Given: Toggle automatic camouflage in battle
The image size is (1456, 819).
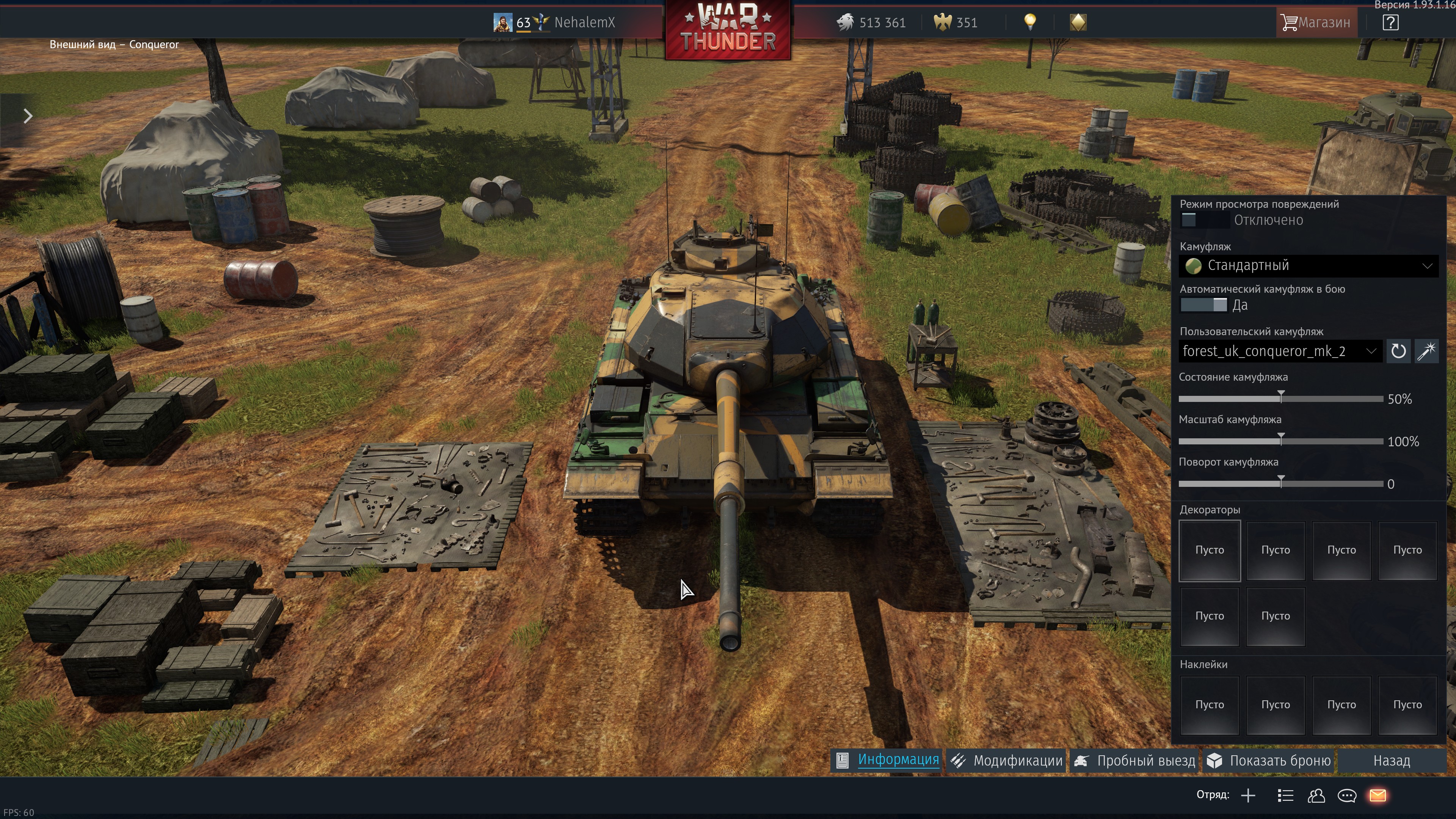Looking at the screenshot, I should click(1204, 305).
